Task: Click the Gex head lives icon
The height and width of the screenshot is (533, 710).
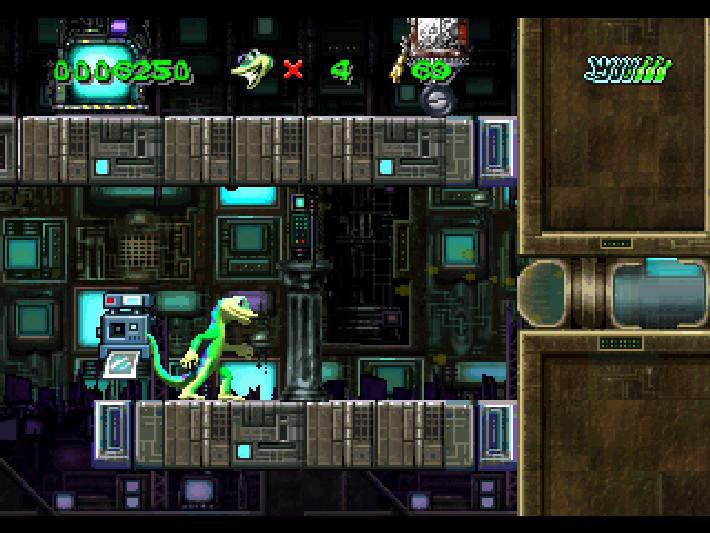Action: [x=250, y=68]
